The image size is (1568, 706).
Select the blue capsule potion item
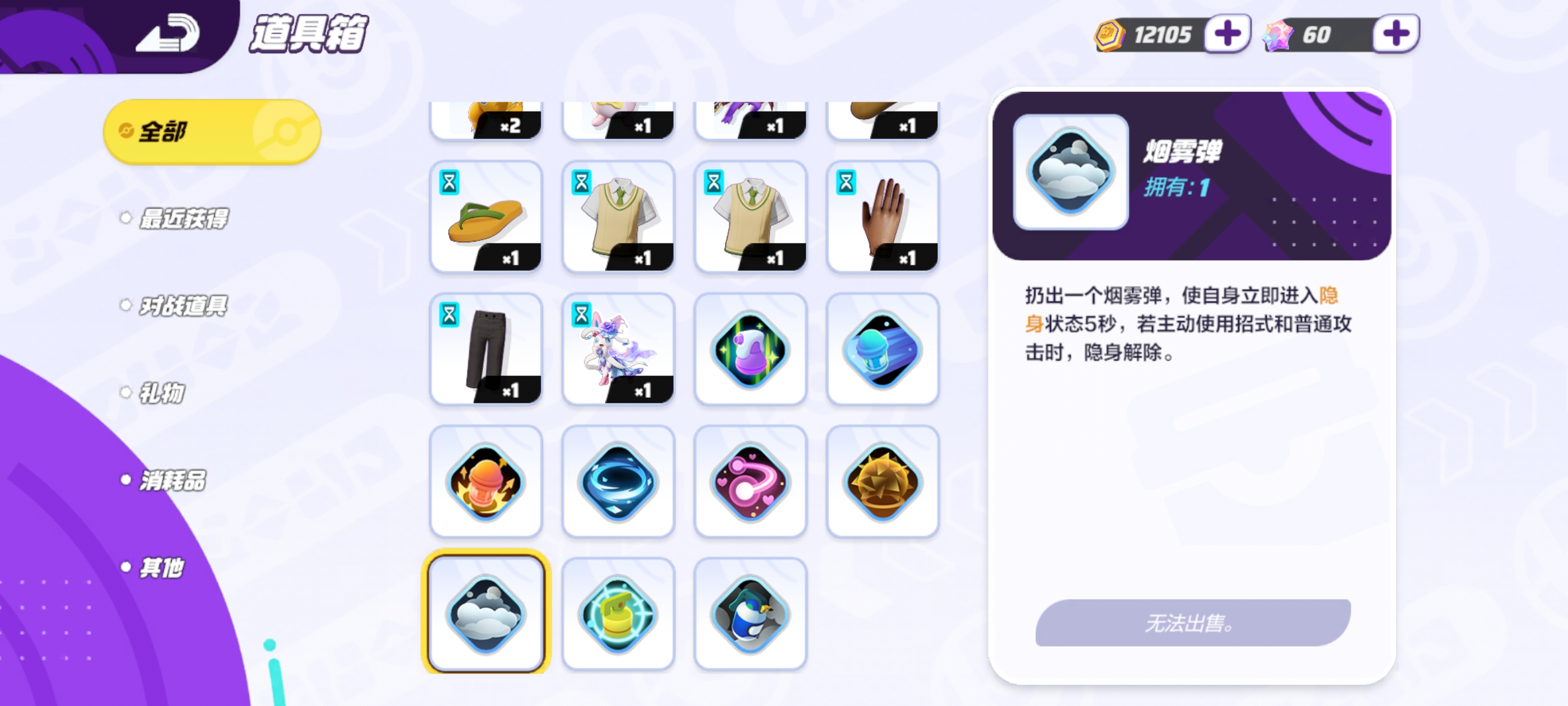pyautogui.click(x=883, y=348)
